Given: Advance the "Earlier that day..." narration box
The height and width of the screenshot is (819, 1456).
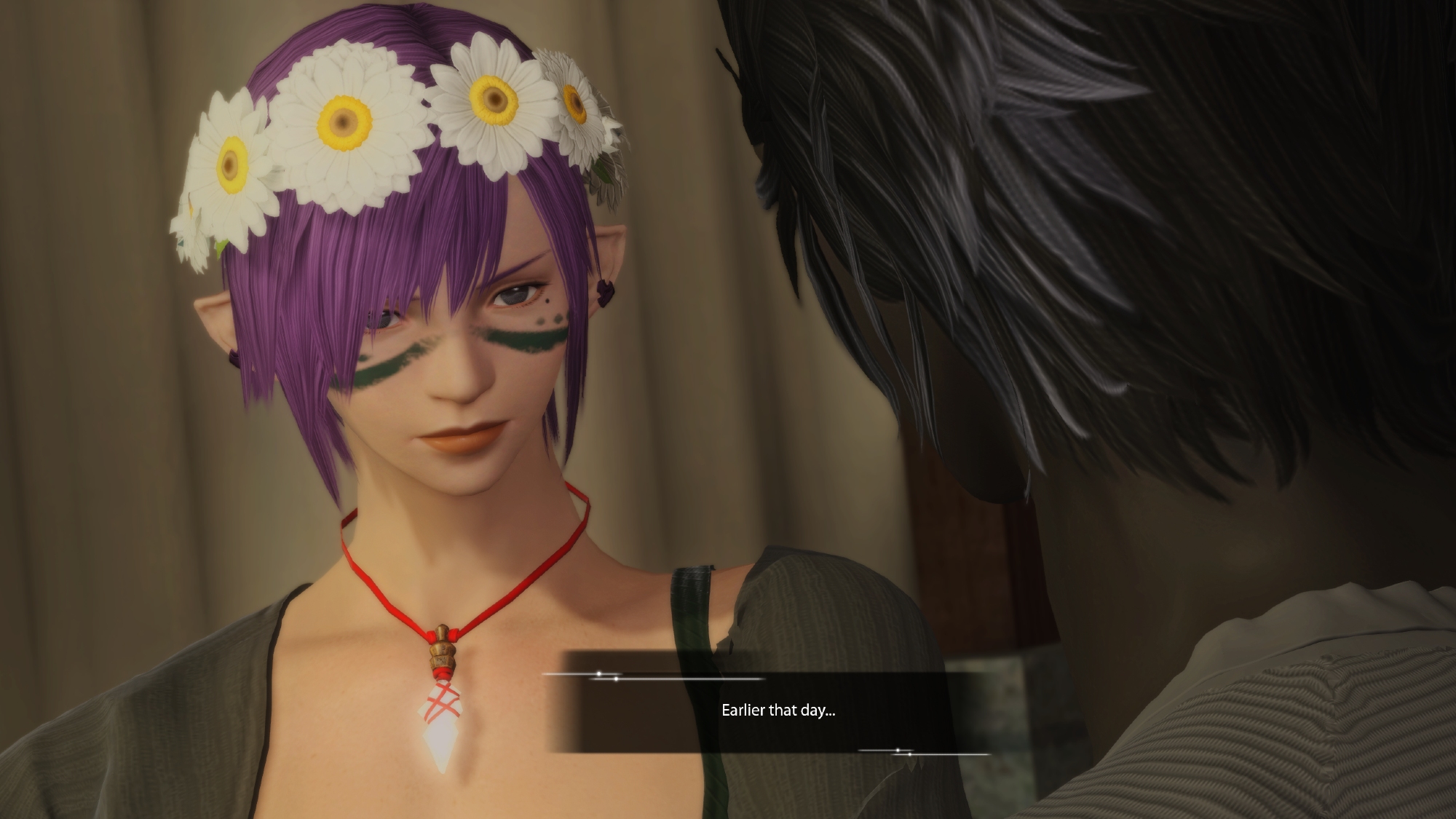Looking at the screenshot, I should (x=778, y=711).
